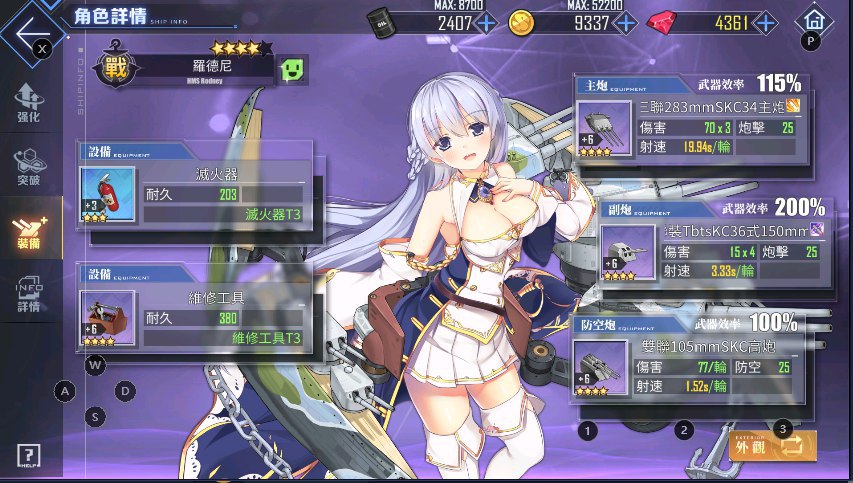The width and height of the screenshot is (853, 483).
Task: Return to home screen via house icon
Action: pyautogui.click(x=815, y=19)
